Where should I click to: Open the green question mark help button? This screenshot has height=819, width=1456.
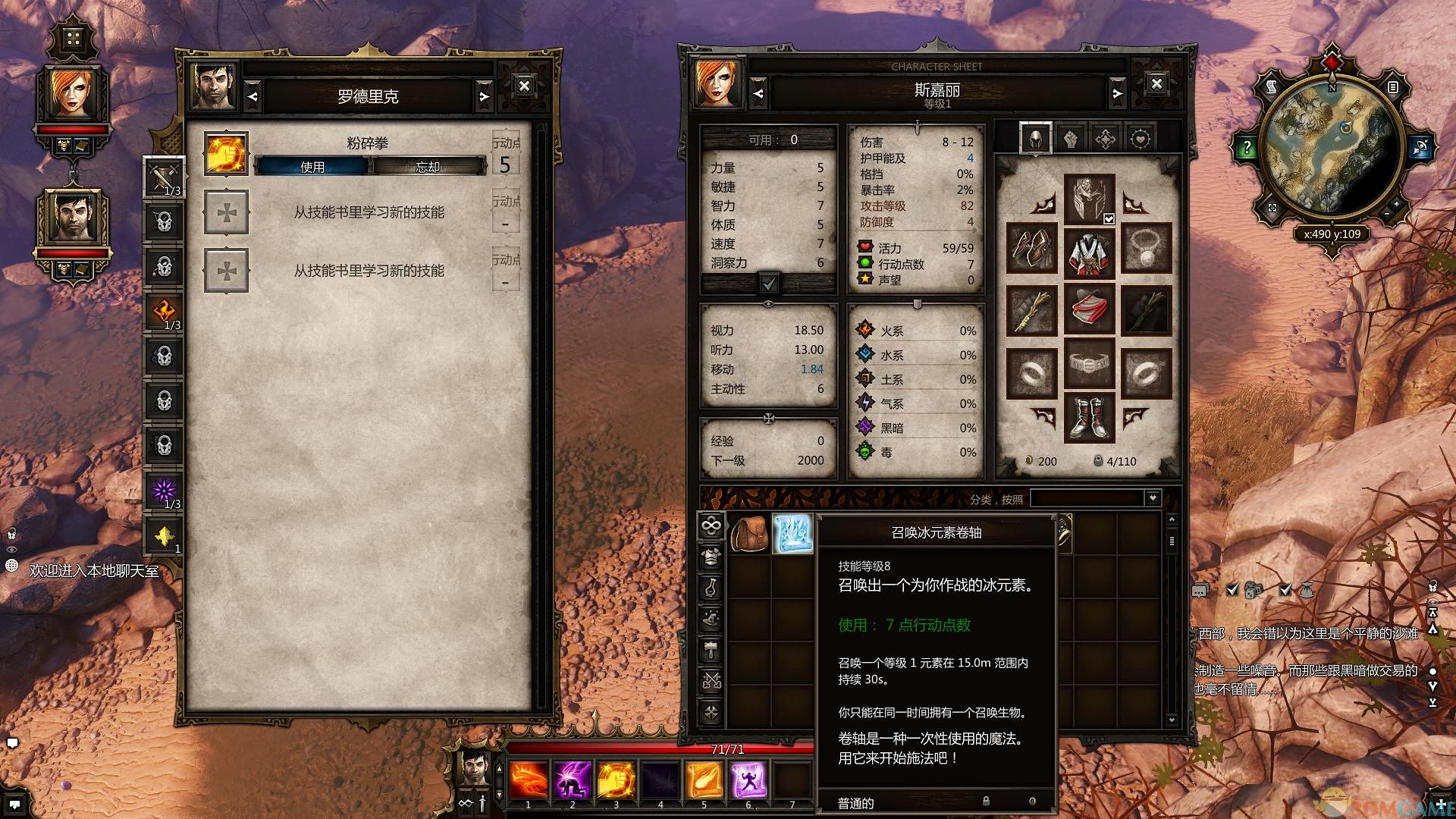coord(1247,148)
